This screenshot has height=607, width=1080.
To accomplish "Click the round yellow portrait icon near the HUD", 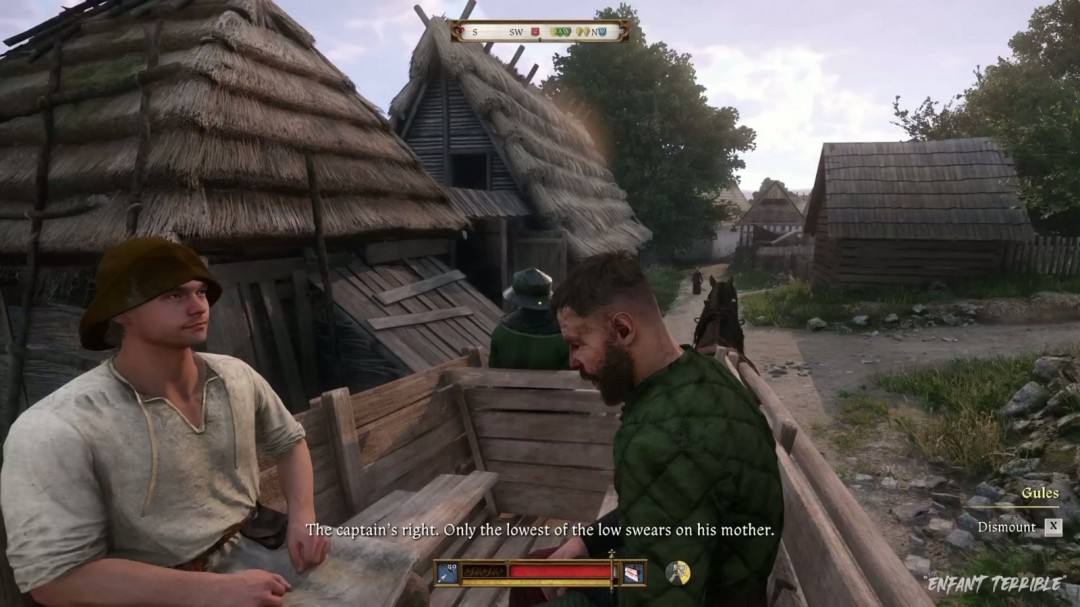I will click(x=678, y=572).
